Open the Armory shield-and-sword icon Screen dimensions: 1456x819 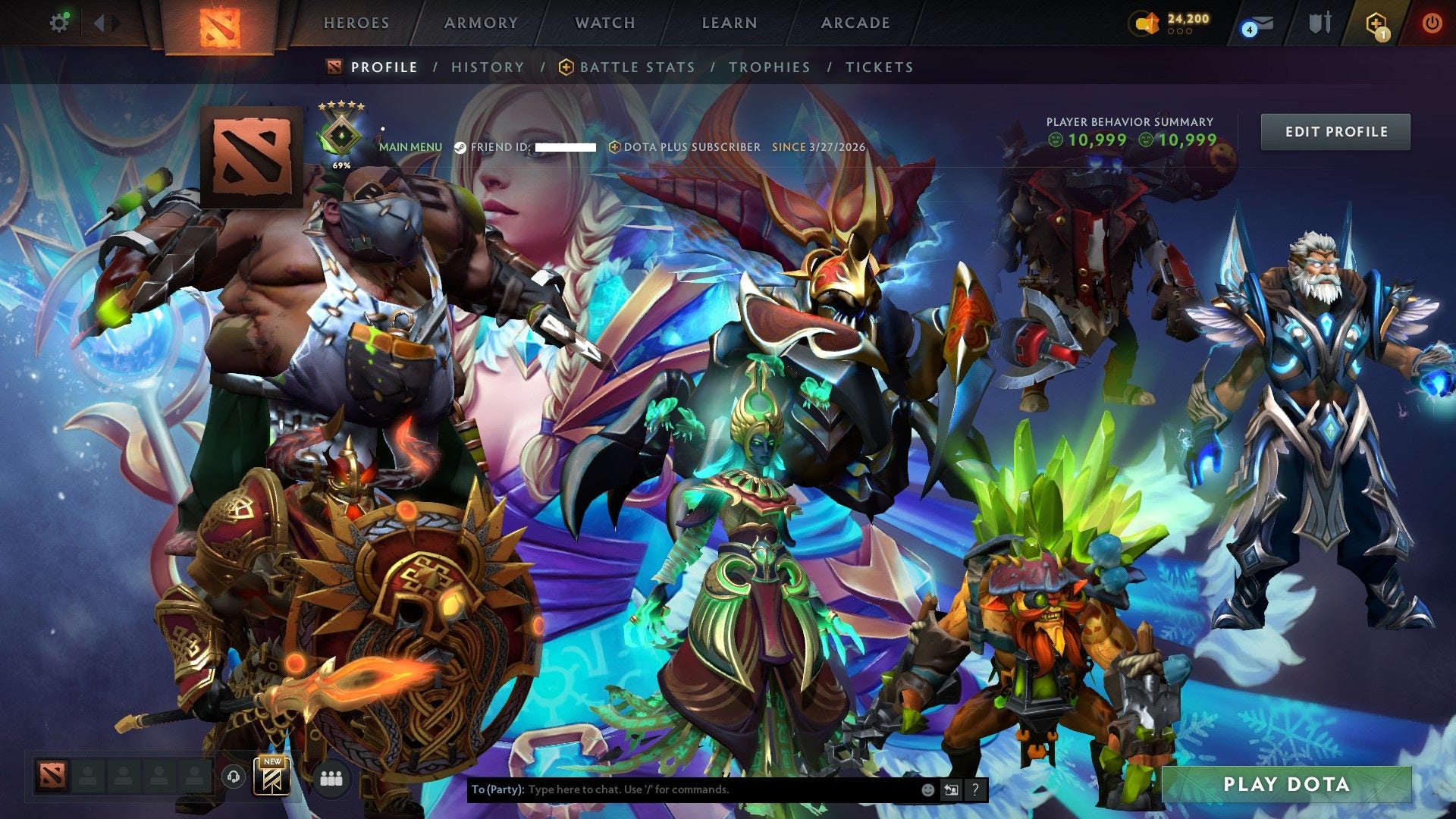pyautogui.click(x=1321, y=23)
